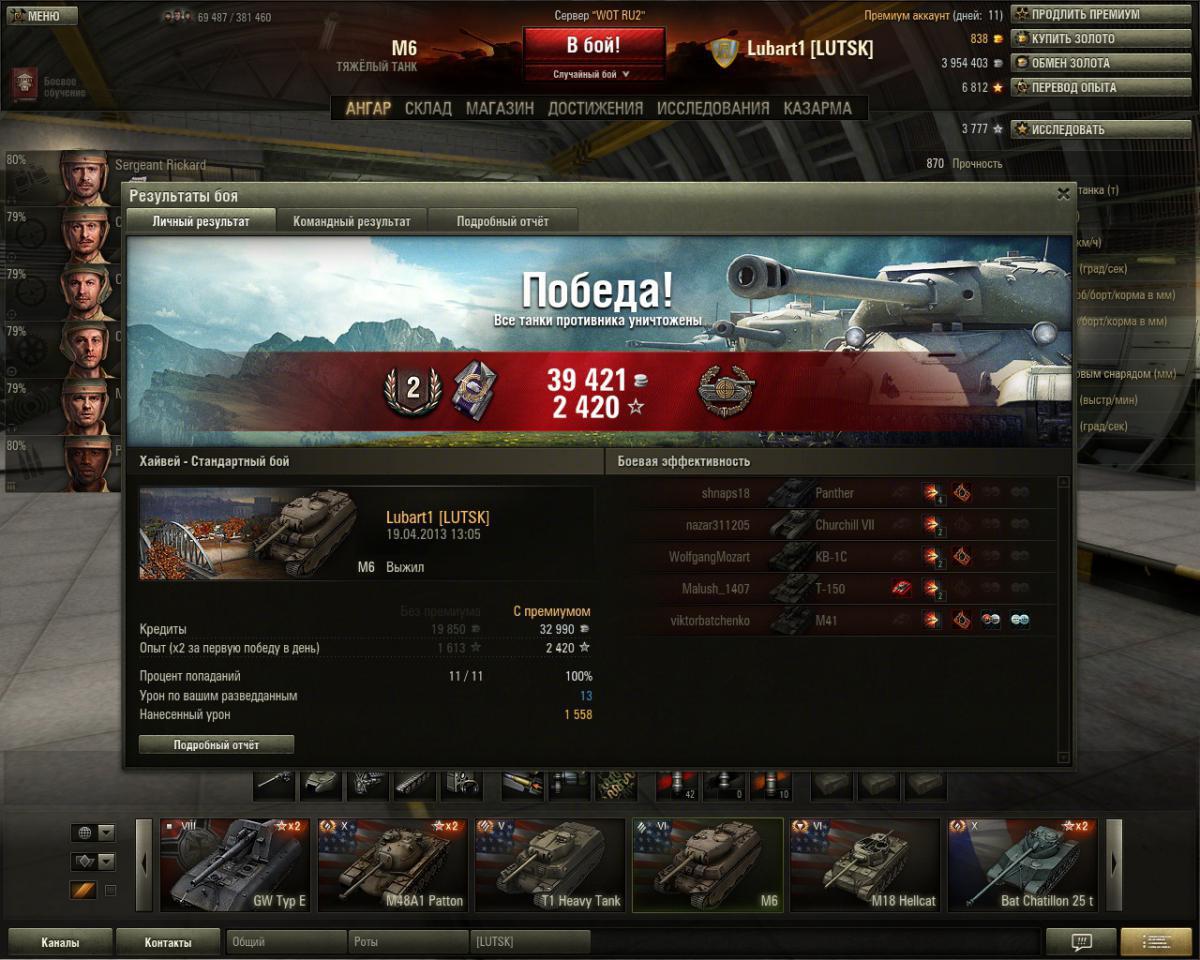Go to ДОСТИЖЕНИЯ section
The height and width of the screenshot is (960, 1200).
(x=595, y=108)
